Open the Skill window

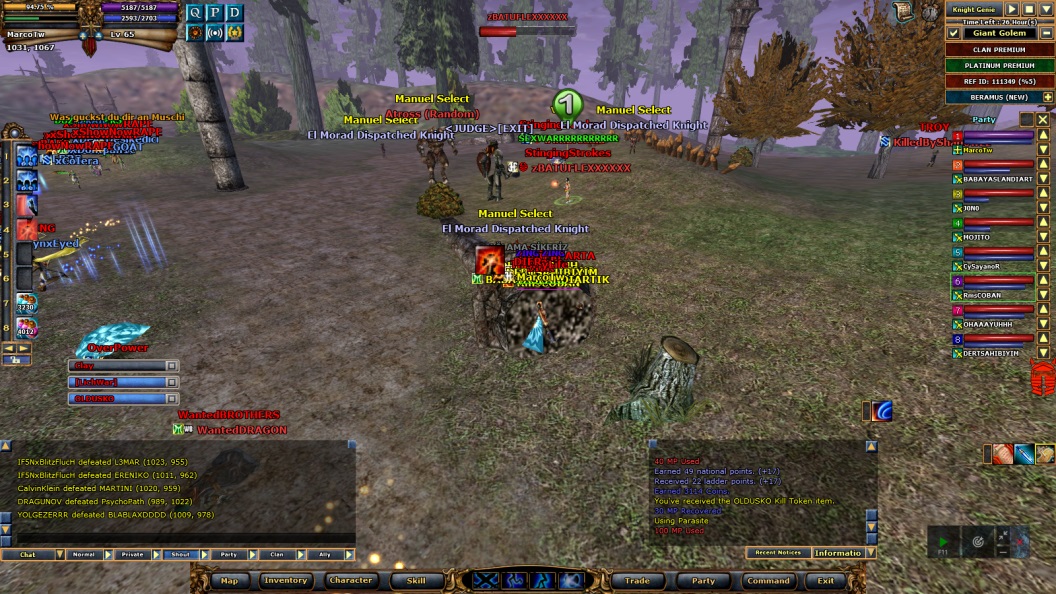click(x=415, y=580)
